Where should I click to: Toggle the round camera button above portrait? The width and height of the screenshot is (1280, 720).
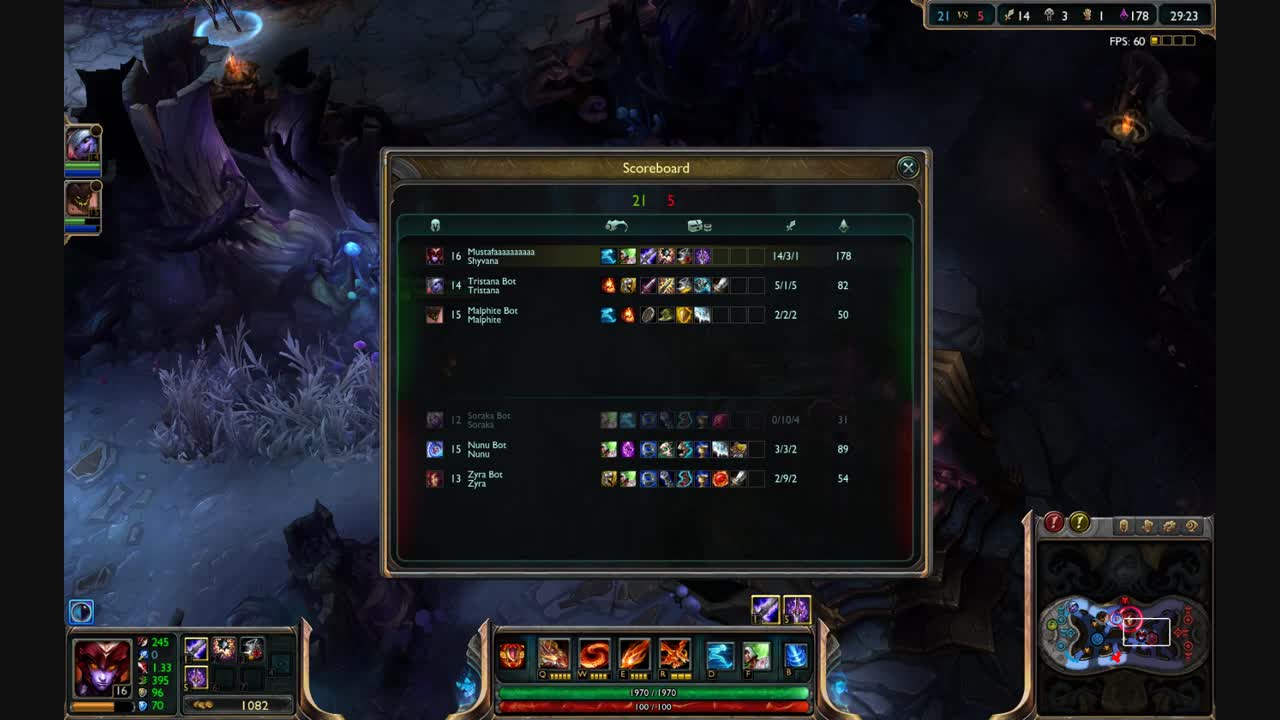pos(81,611)
